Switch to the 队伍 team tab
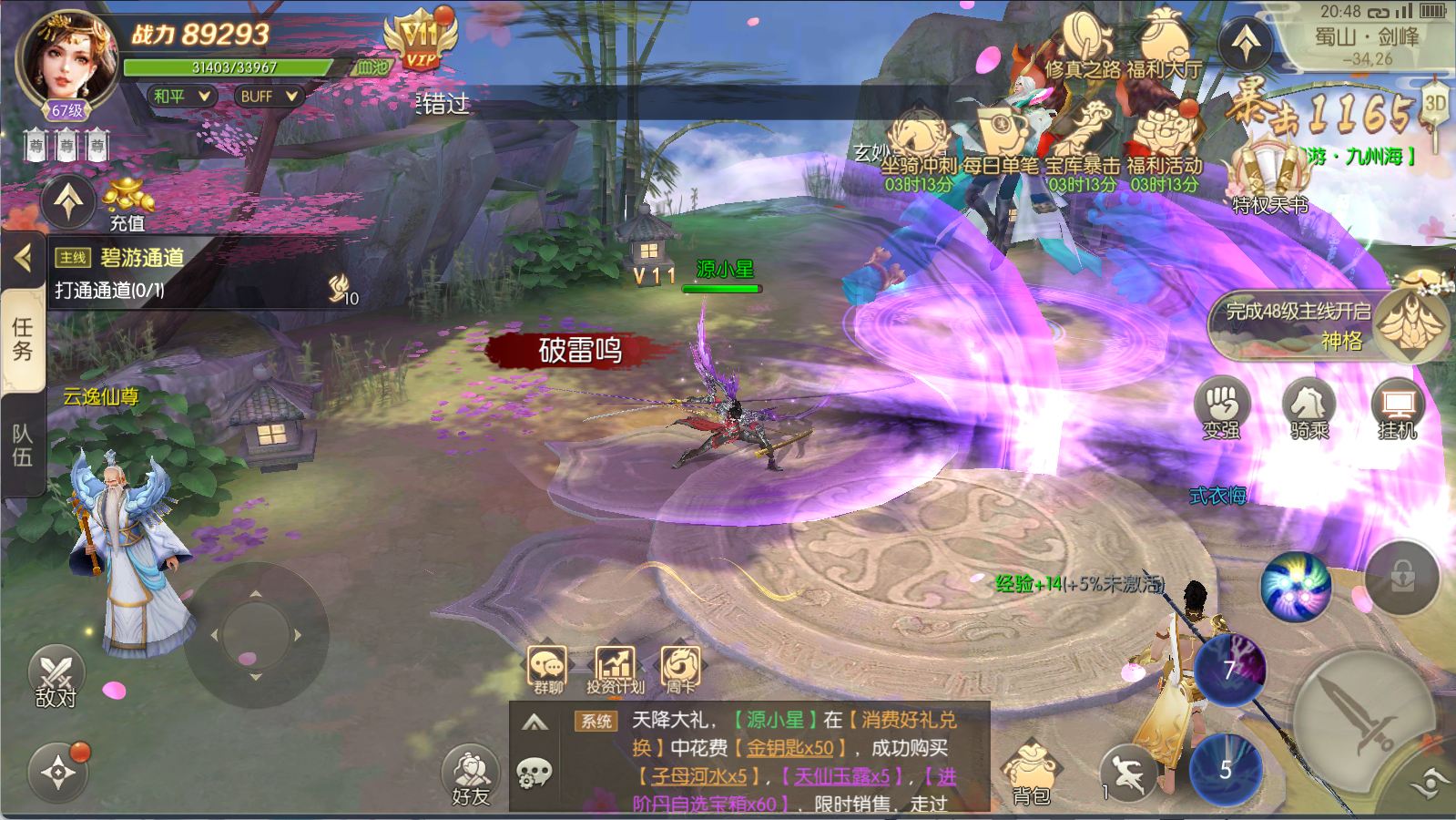 23,445
